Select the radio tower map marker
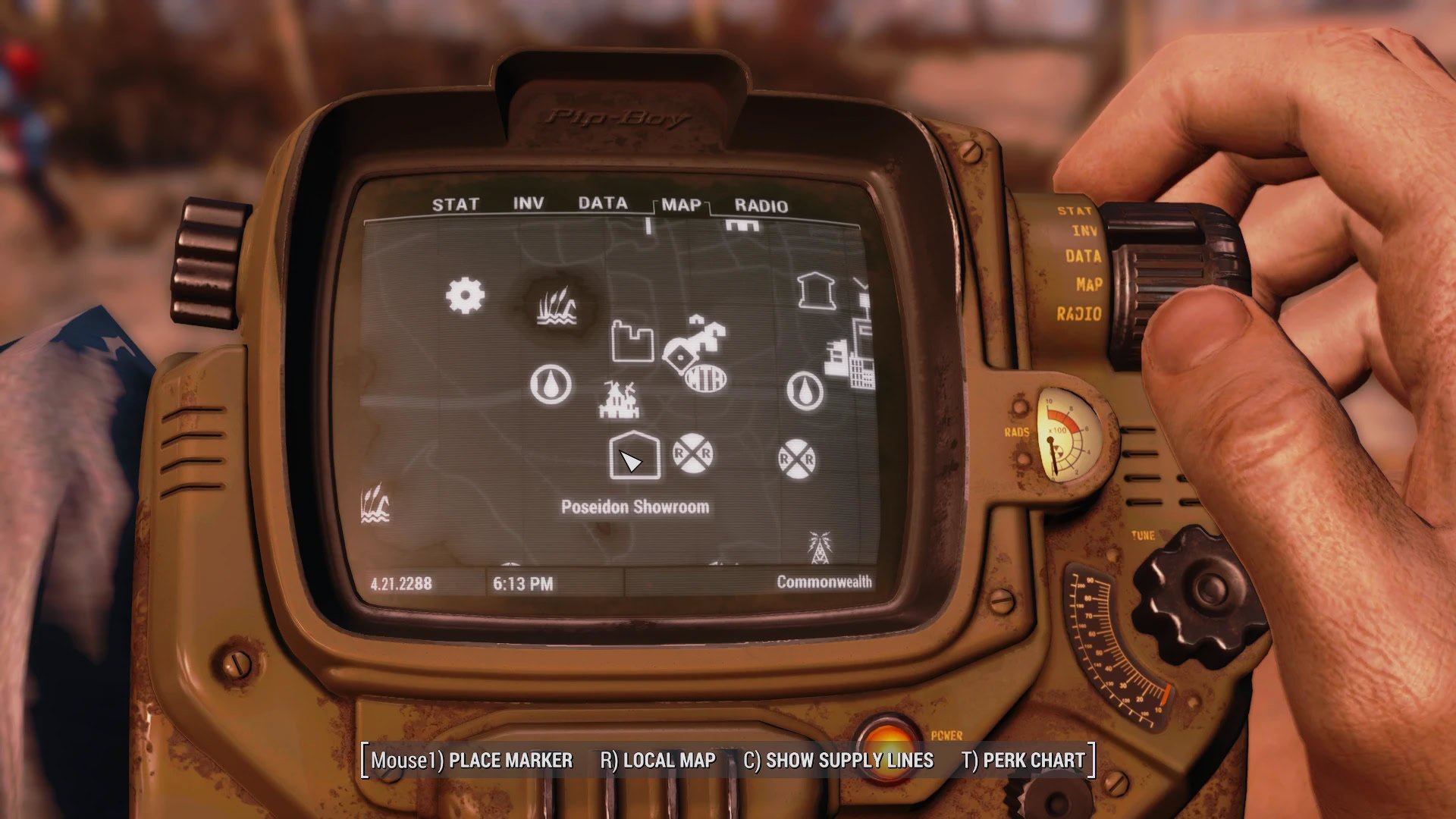 [x=819, y=547]
